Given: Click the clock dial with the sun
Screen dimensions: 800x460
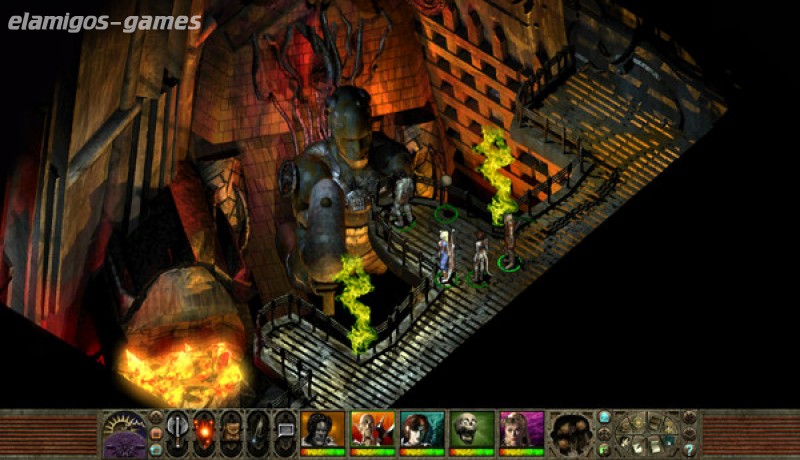Looking at the screenshot, I should (125, 425).
